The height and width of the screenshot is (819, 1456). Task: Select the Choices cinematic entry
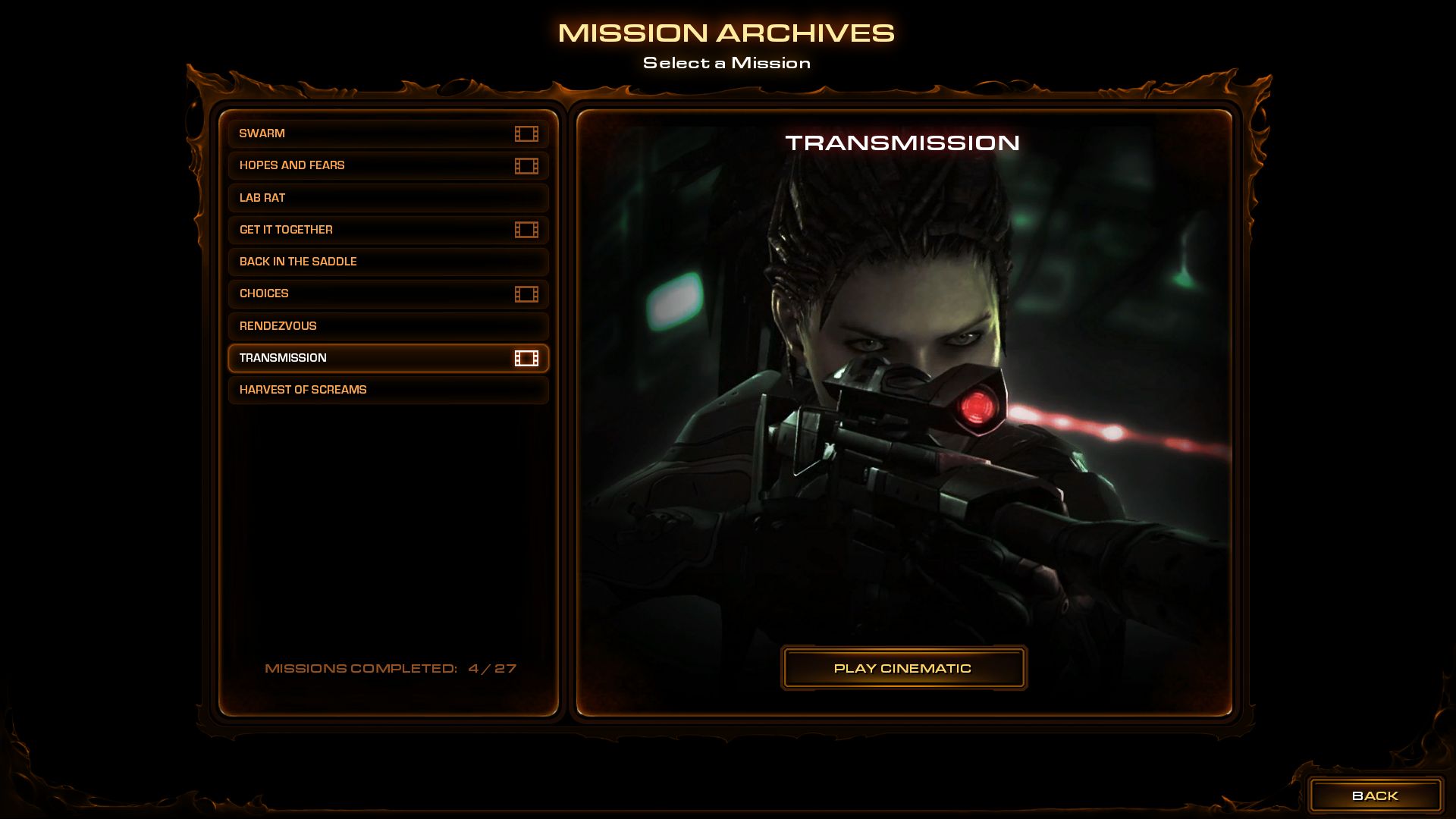click(x=388, y=293)
